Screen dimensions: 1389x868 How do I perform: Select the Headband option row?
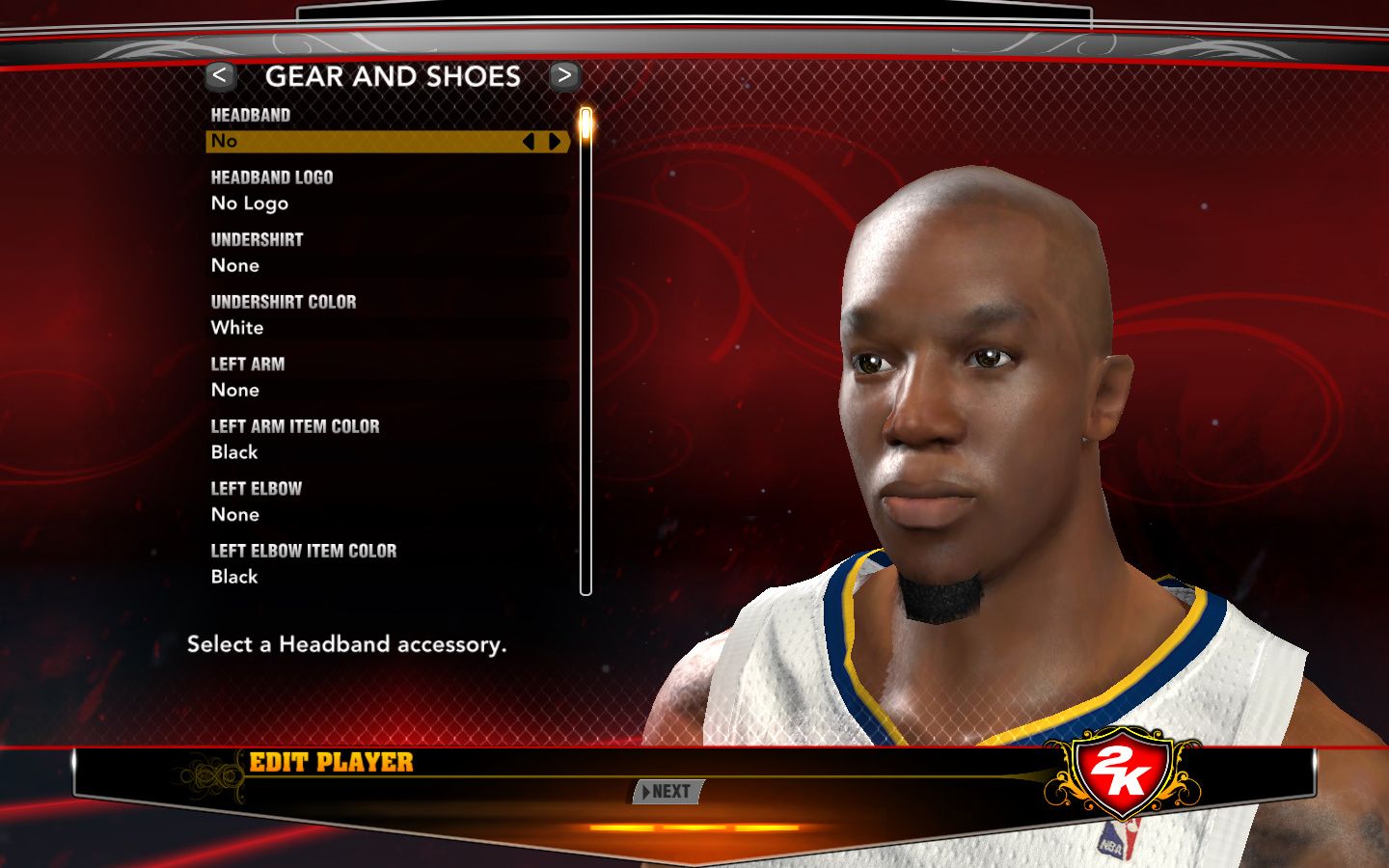[367, 142]
